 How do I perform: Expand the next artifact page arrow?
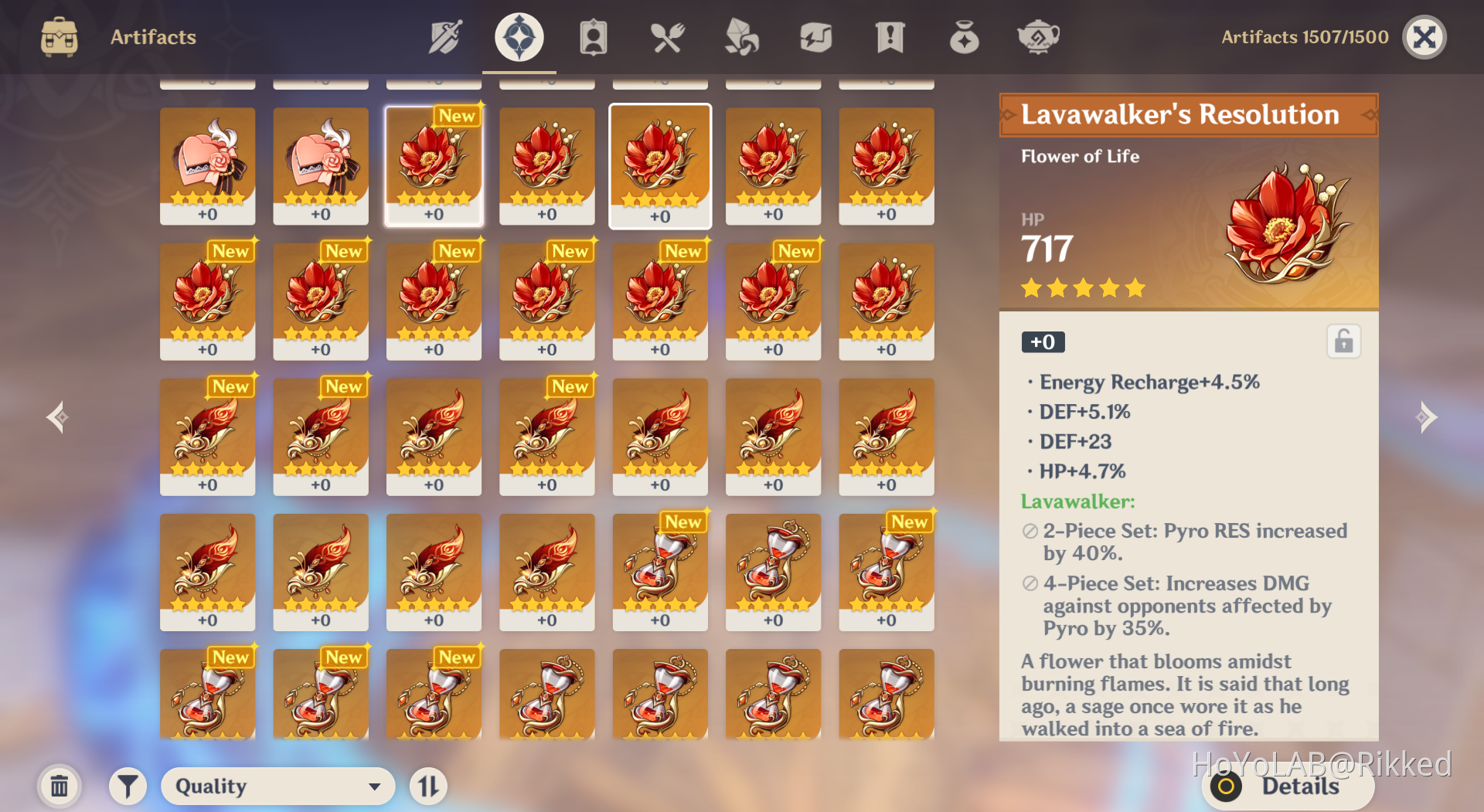[x=1428, y=417]
